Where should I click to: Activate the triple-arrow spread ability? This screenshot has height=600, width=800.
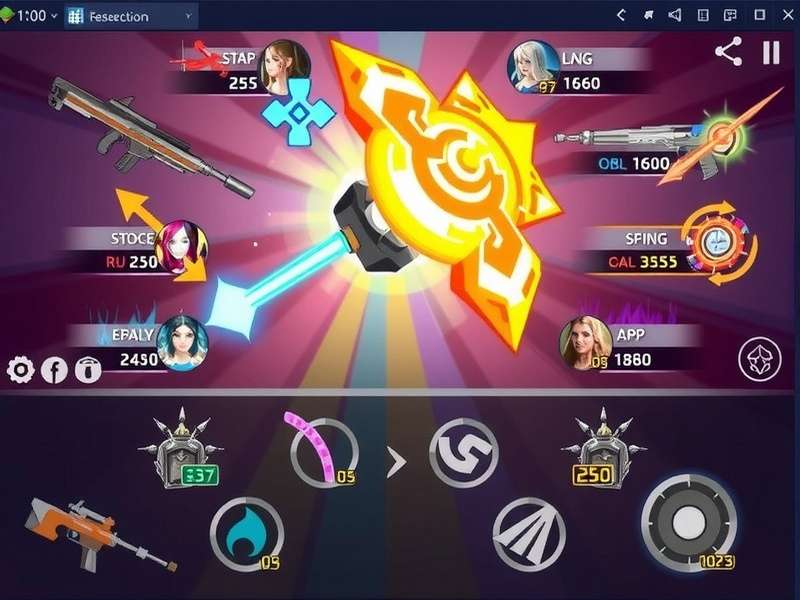coord(529,535)
